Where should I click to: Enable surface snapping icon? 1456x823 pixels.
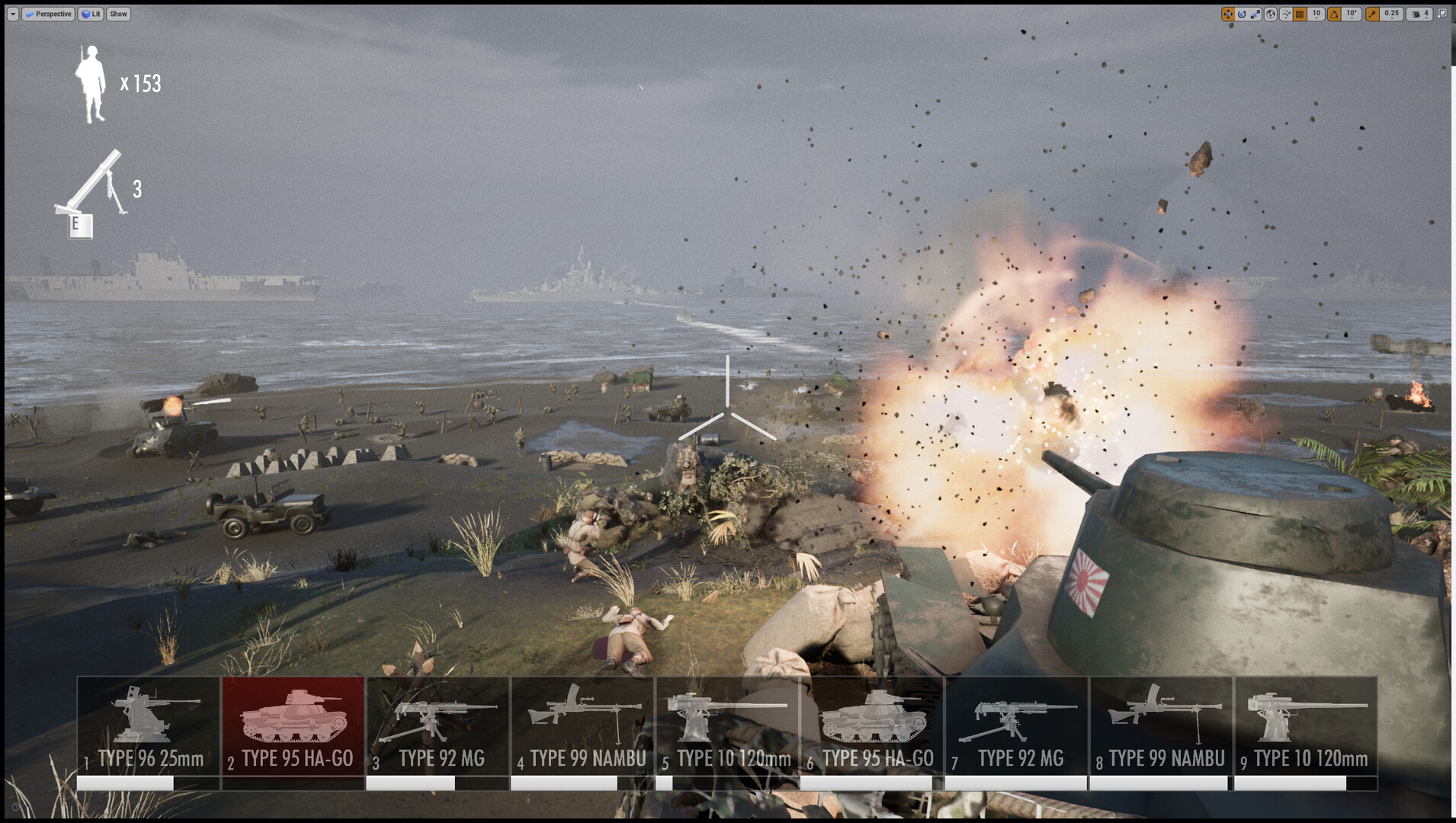(x=1286, y=14)
